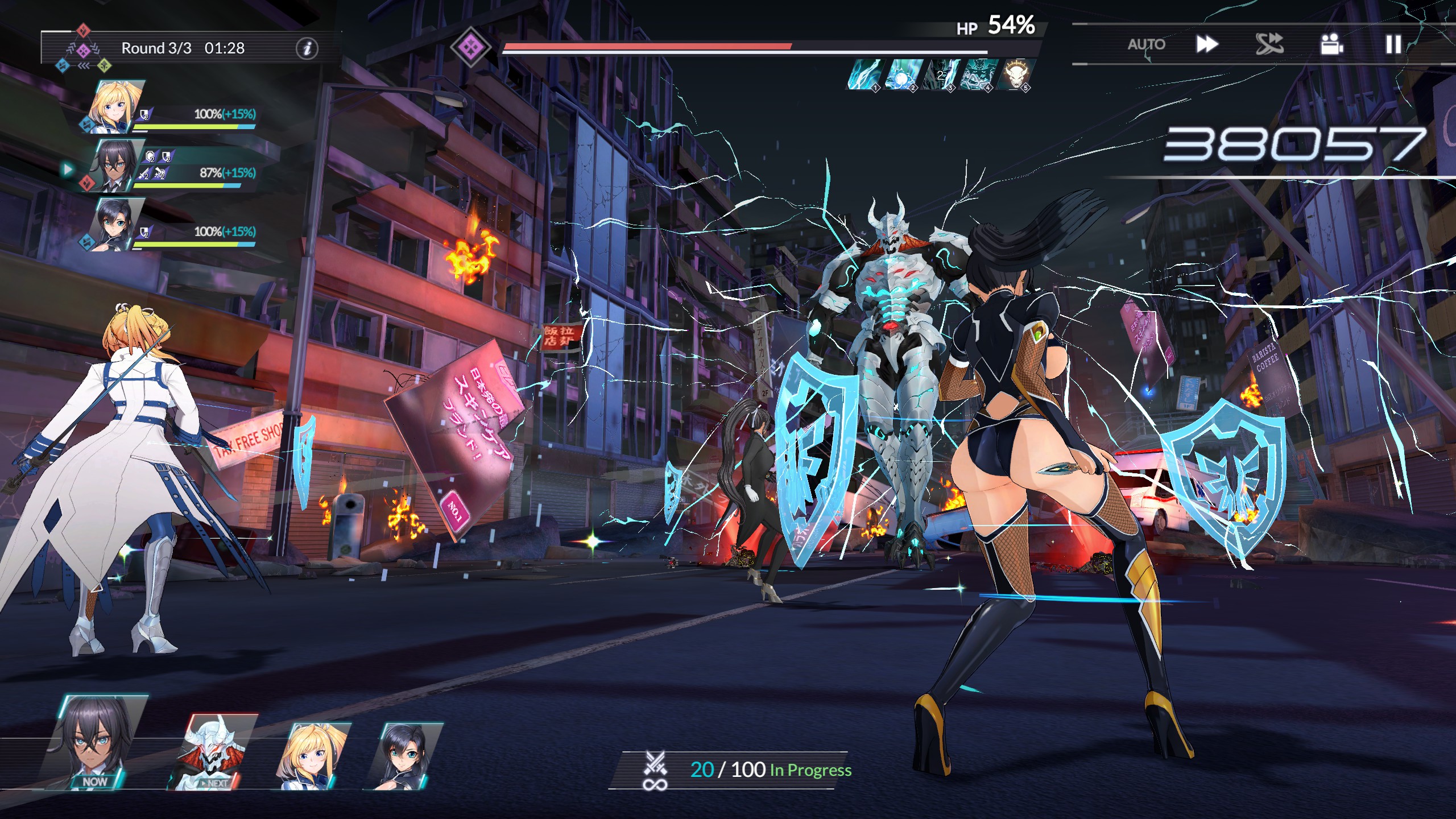Pause the battle
This screenshot has height=819, width=1456.
pyautogui.click(x=1393, y=44)
